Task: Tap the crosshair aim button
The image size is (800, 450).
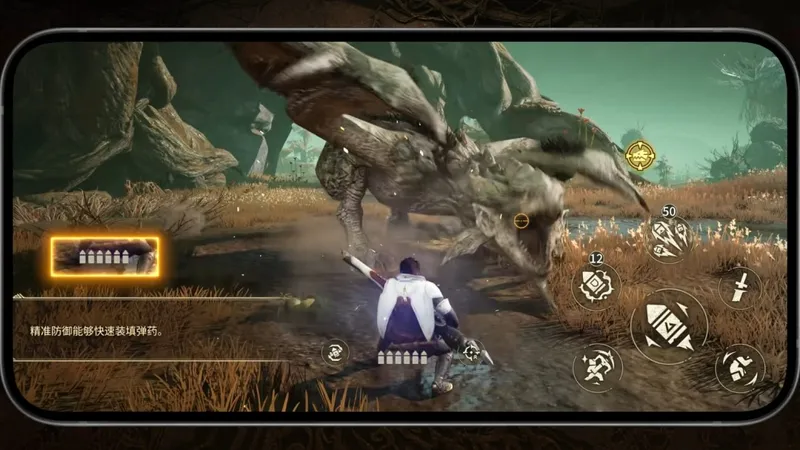Action: [x=471, y=352]
